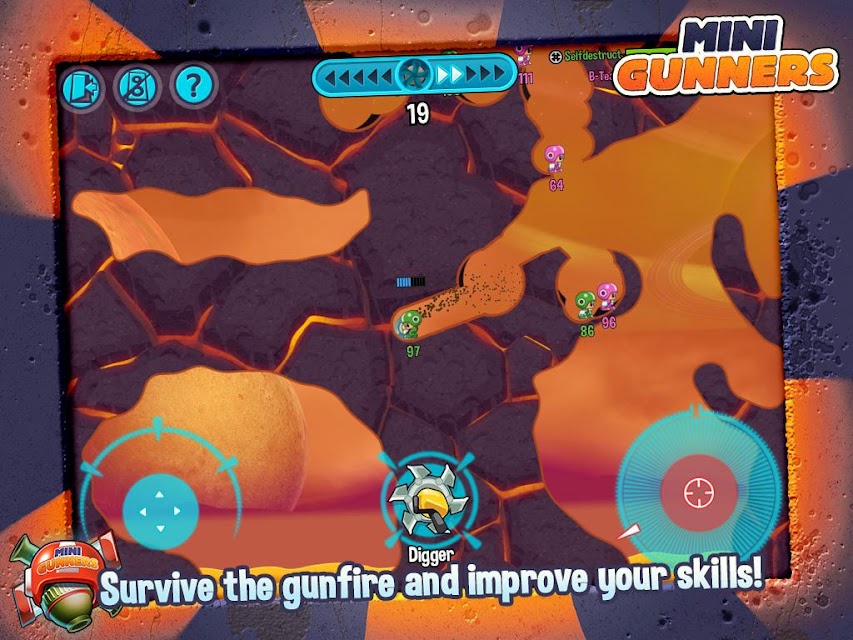Toggle the crossed-out sound icon
The height and width of the screenshot is (640, 853).
coord(137,88)
